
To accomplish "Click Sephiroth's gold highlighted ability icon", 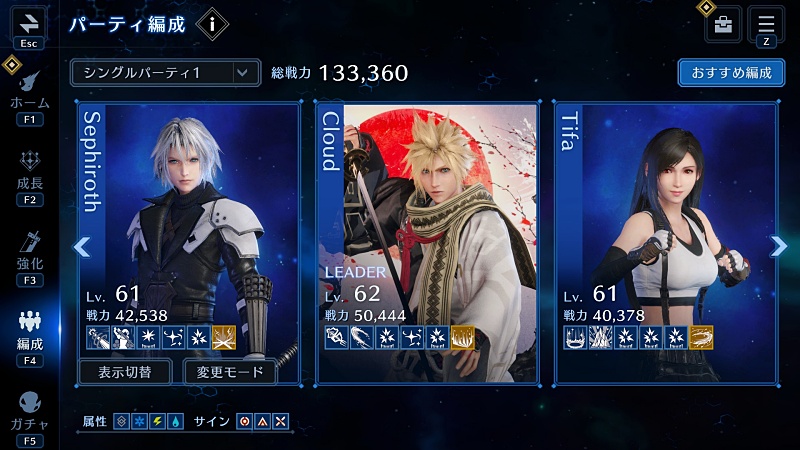I will pos(224,337).
